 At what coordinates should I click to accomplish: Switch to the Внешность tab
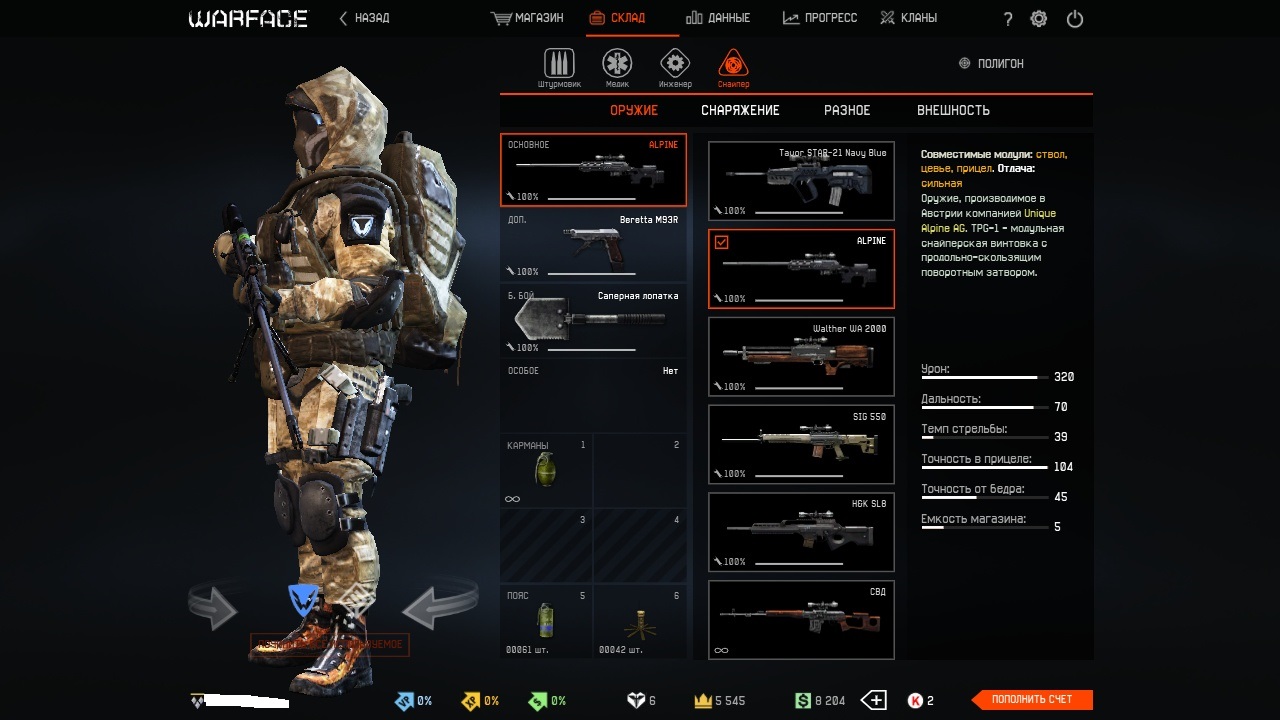953,111
